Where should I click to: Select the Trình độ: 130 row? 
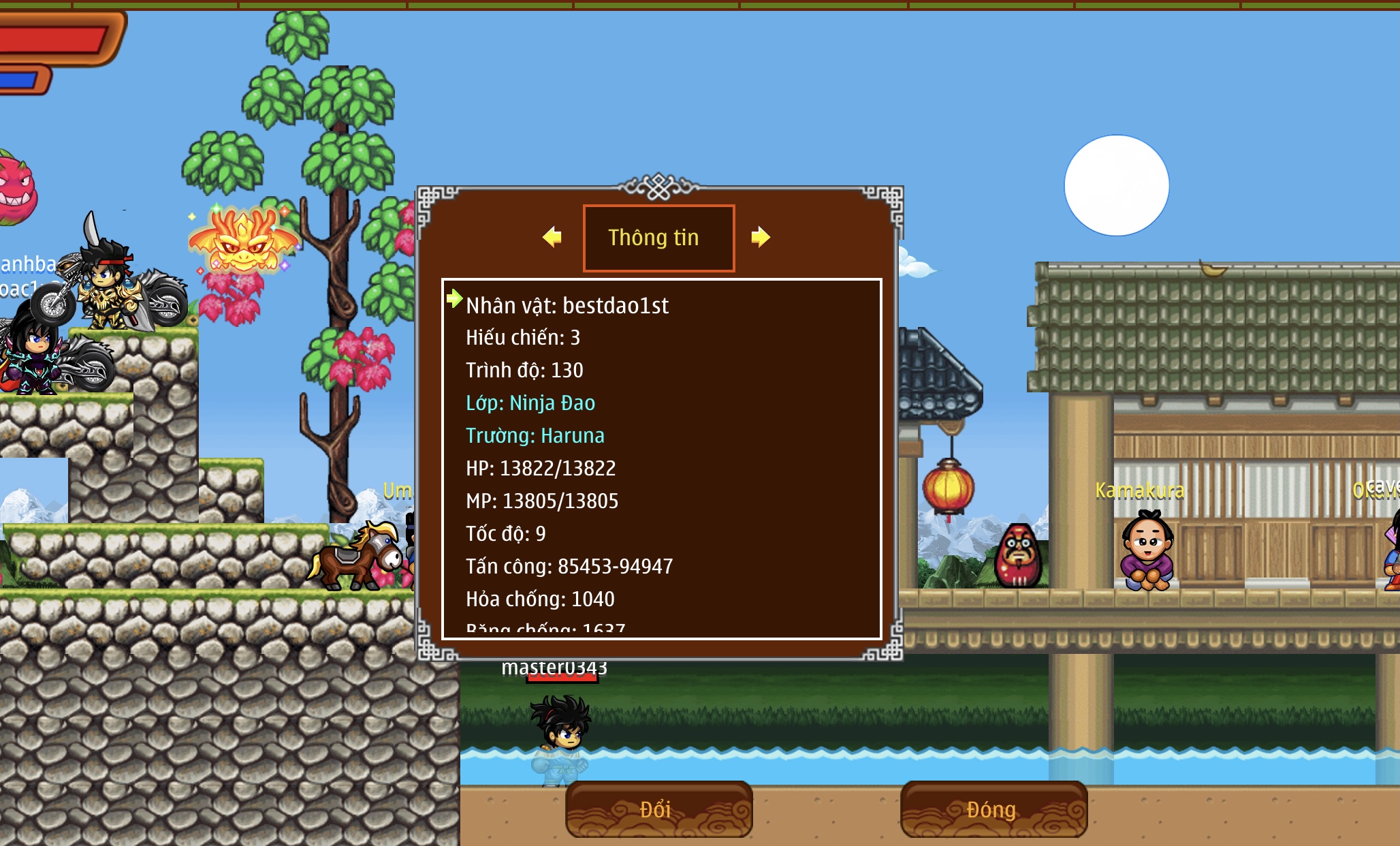[x=524, y=371]
